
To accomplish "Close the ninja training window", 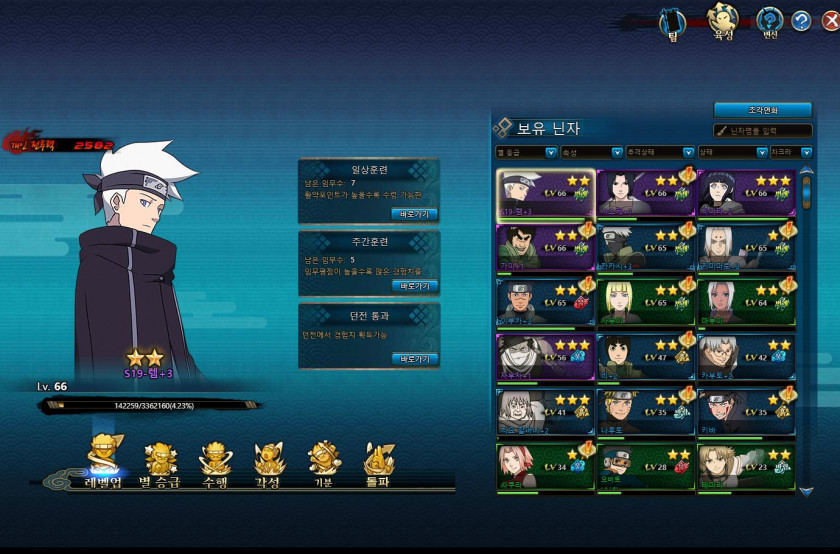I will point(826,20).
